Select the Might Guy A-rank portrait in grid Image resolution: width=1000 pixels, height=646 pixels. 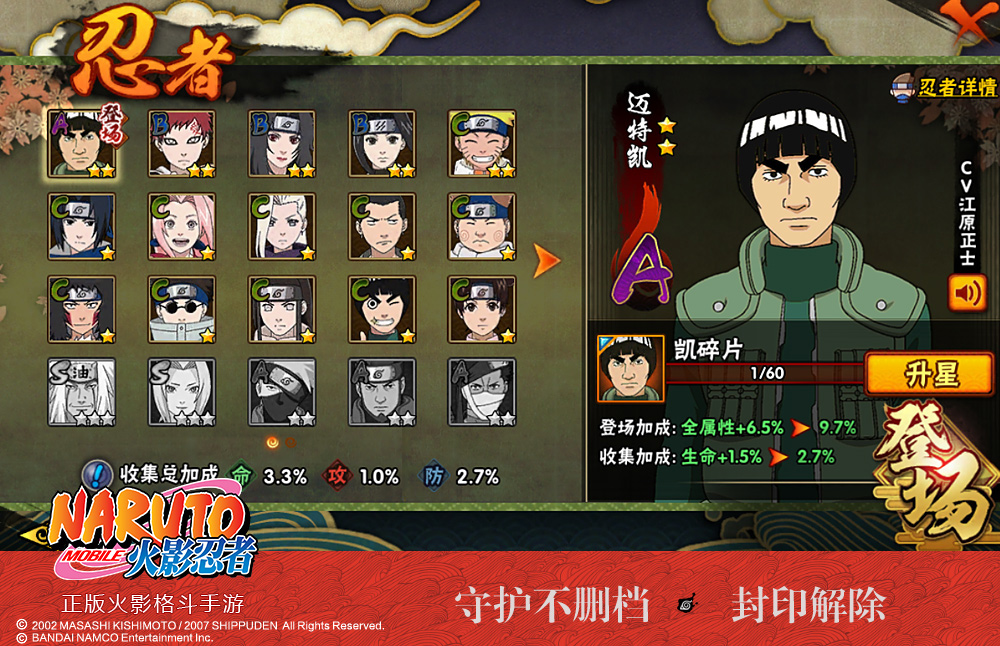click(x=82, y=144)
